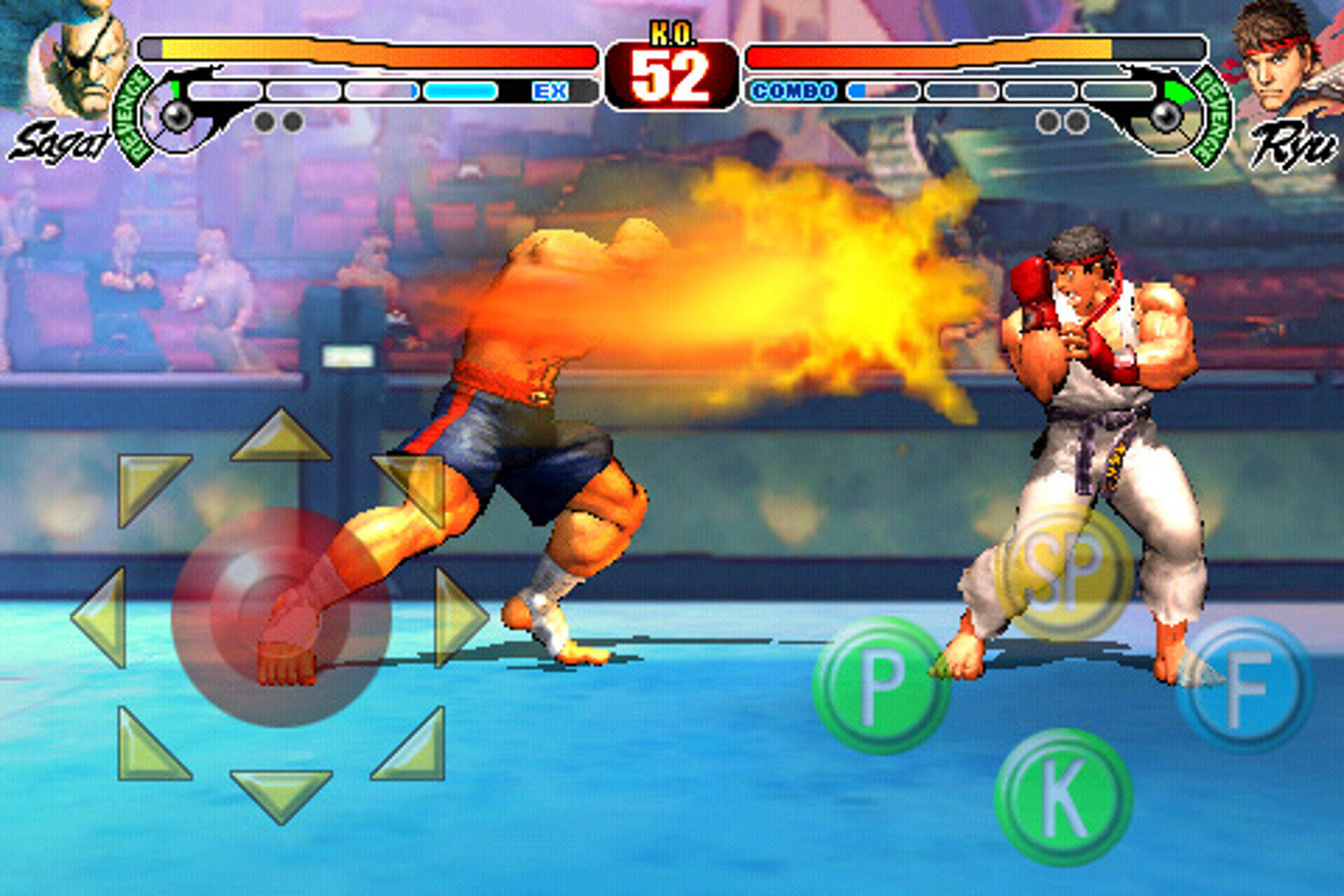Touch the red virtual joystick center

pos(281,617)
